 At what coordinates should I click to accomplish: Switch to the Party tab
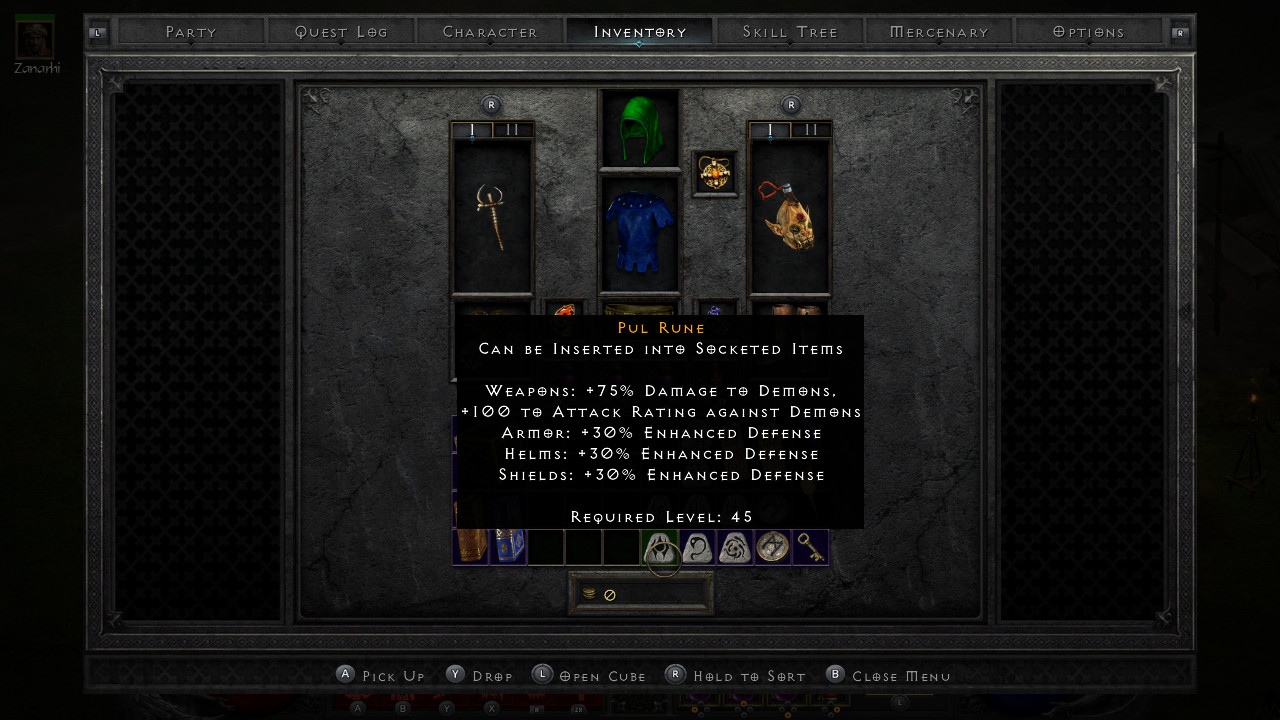click(x=191, y=32)
